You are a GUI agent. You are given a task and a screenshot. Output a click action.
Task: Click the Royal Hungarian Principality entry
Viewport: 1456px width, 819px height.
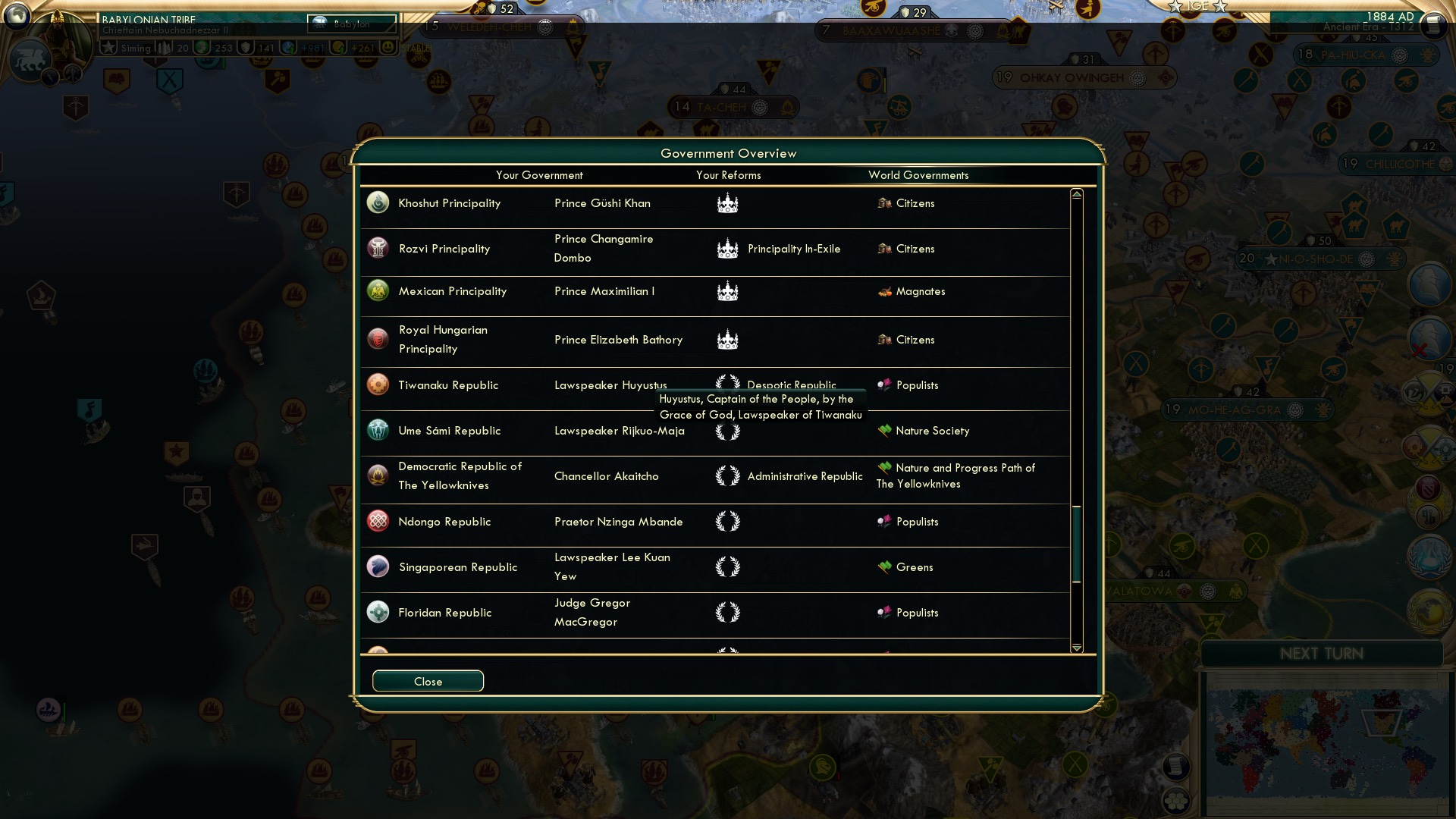443,340
